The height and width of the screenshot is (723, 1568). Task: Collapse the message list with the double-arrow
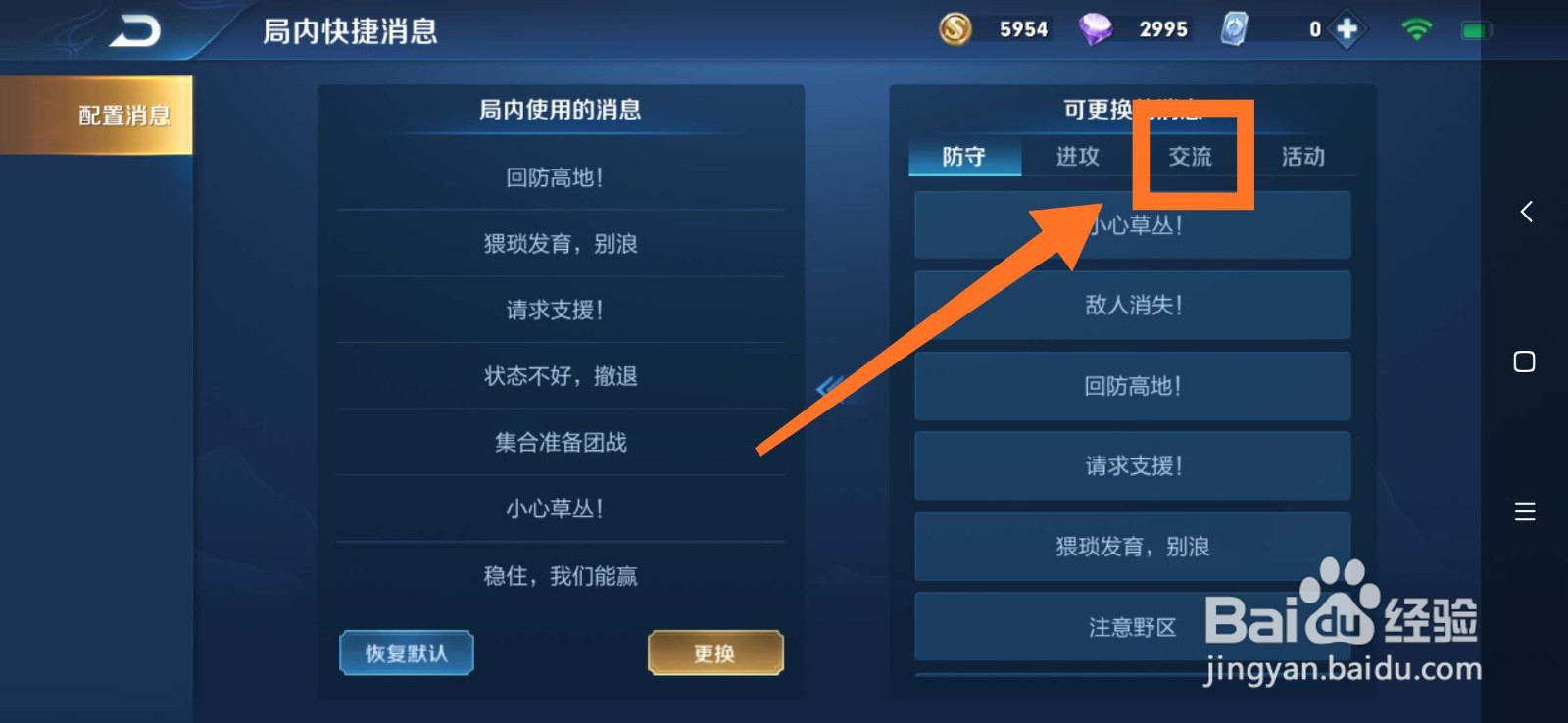click(828, 389)
